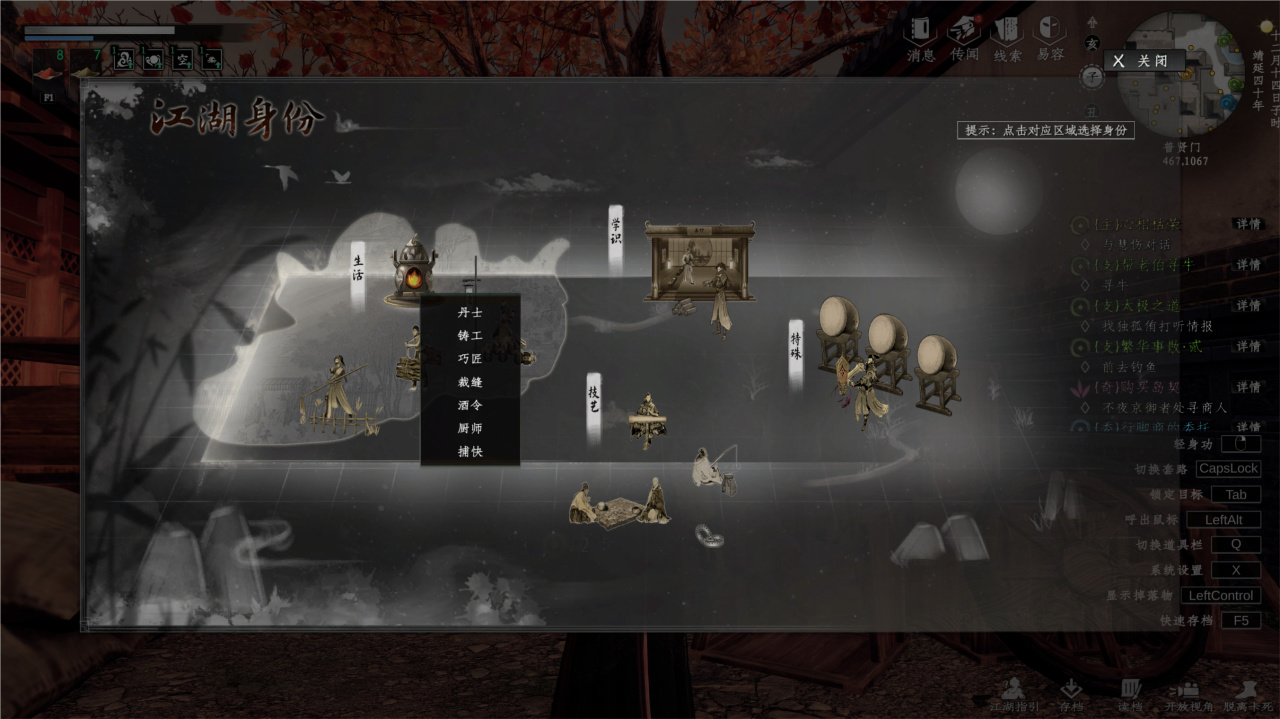Select the 铸工 identity option

tap(470, 335)
